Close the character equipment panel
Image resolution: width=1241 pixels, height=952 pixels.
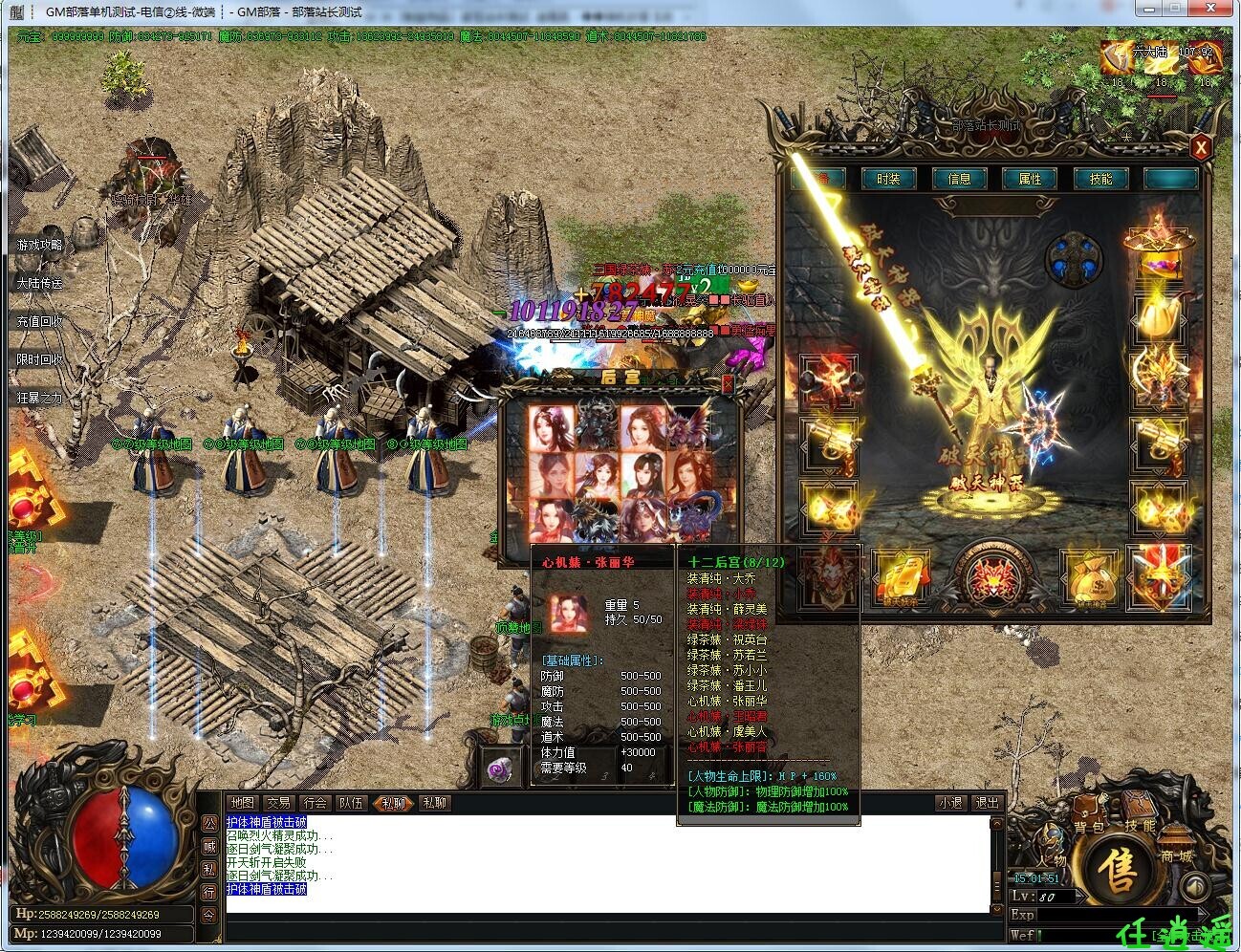click(1201, 147)
